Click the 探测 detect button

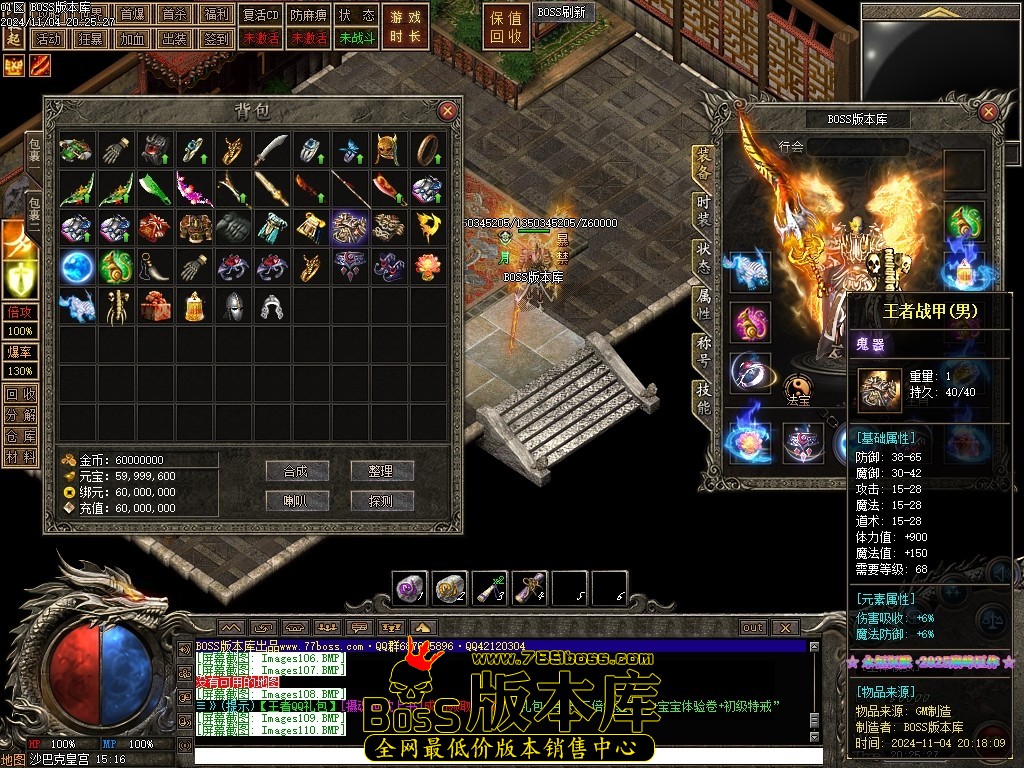[381, 500]
